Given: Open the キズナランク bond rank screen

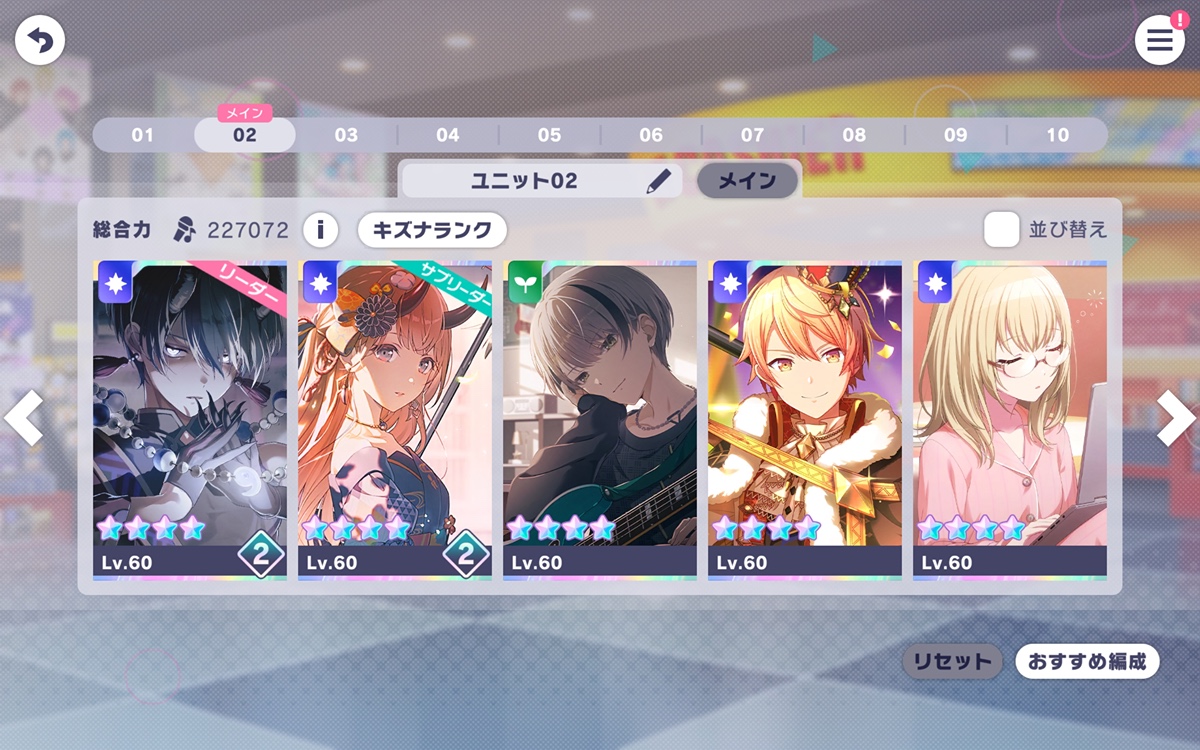Looking at the screenshot, I should pos(432,230).
